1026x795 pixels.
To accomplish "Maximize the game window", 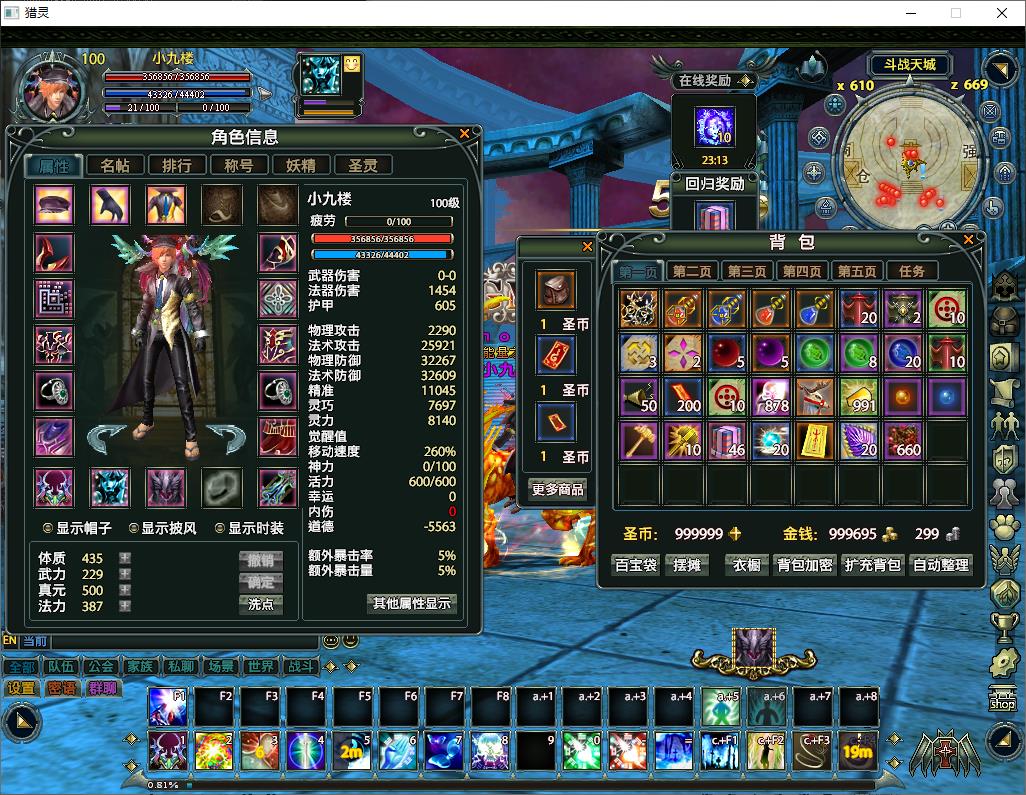I will (x=955, y=13).
